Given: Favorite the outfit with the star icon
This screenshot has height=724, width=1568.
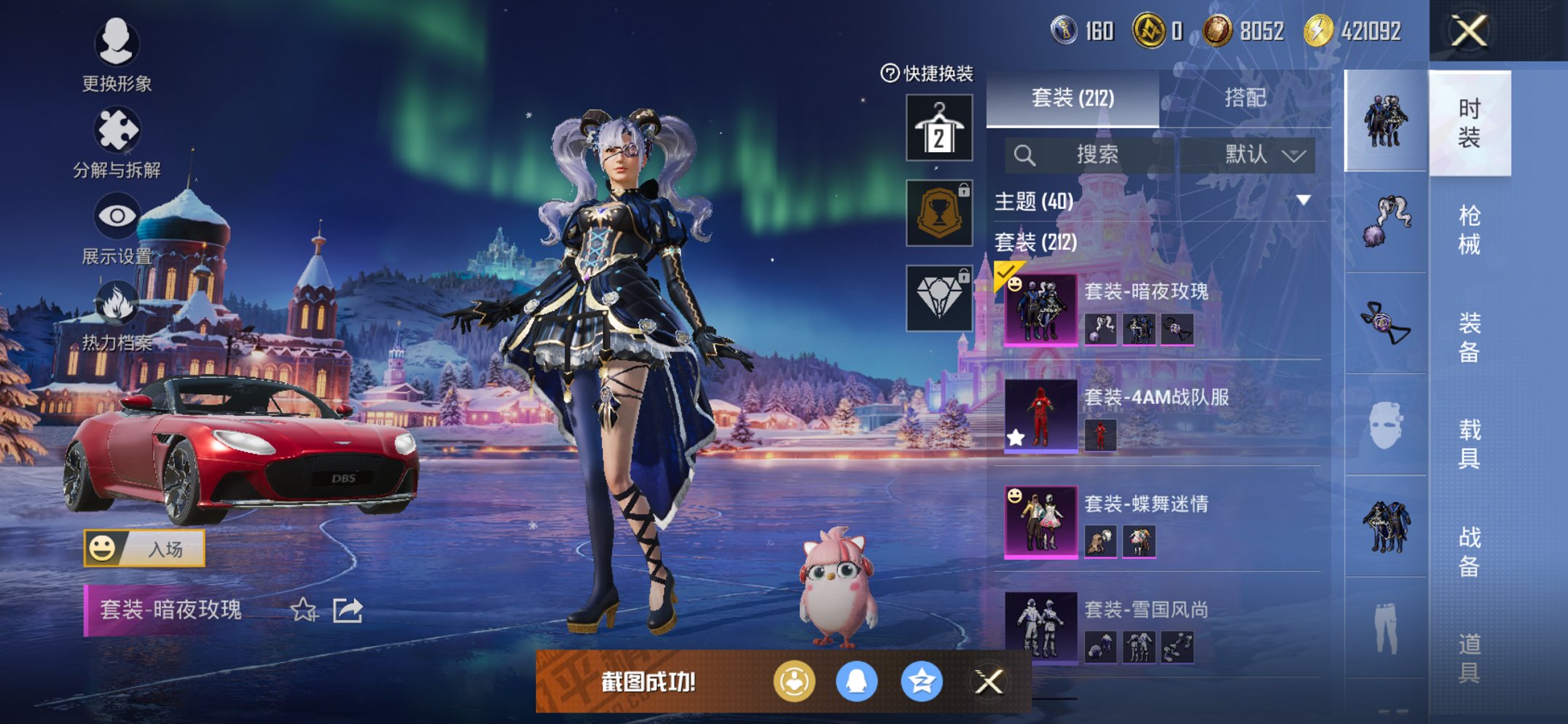Looking at the screenshot, I should (x=303, y=610).
